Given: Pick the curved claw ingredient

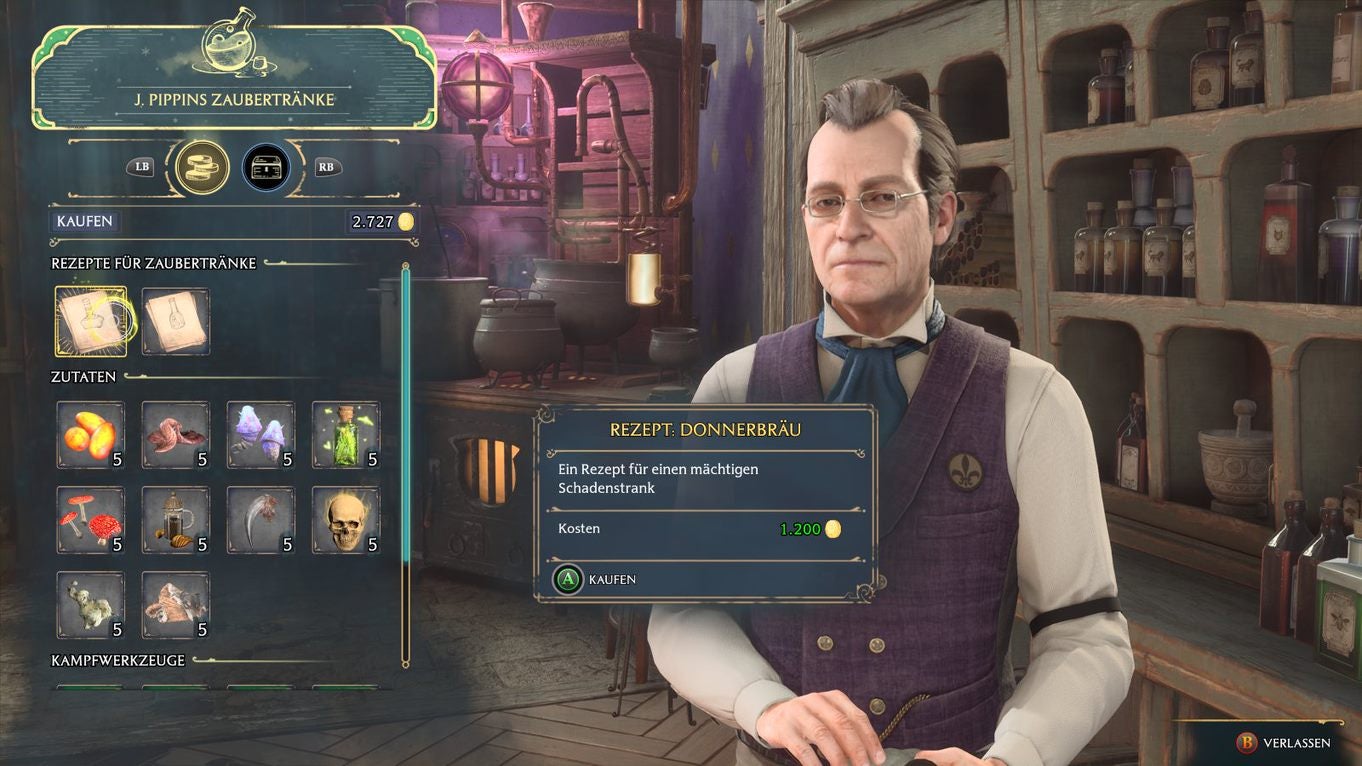Looking at the screenshot, I should pos(261,520).
